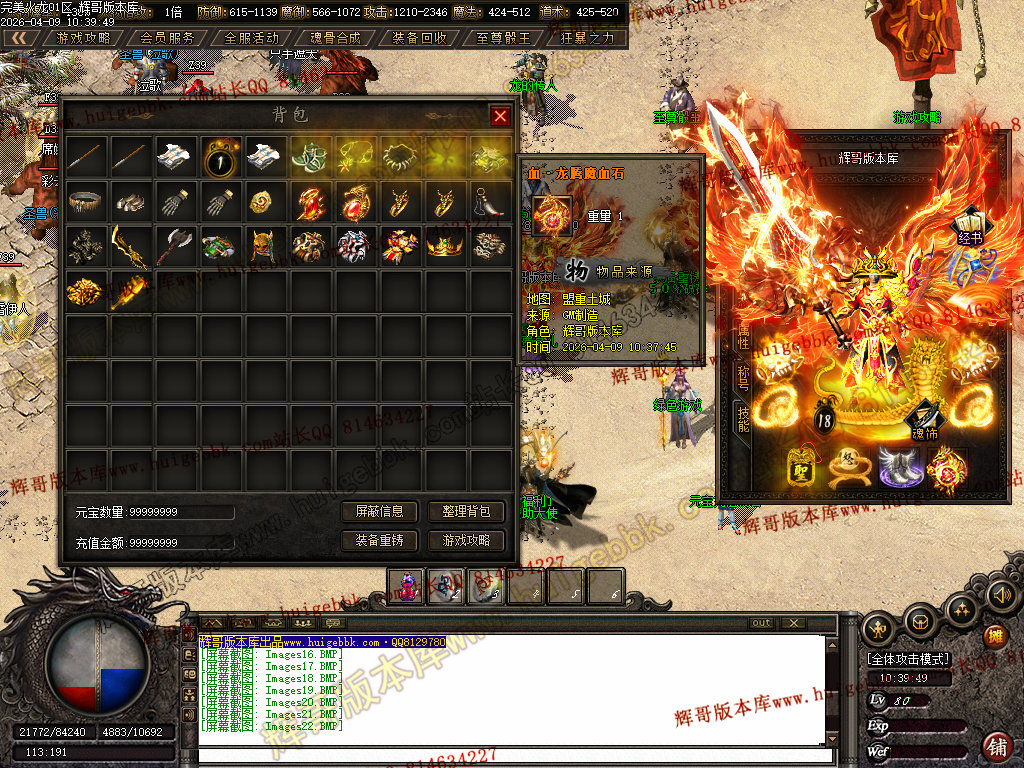Click the winged boots equipment slot
The height and width of the screenshot is (768, 1024).
tap(900, 466)
